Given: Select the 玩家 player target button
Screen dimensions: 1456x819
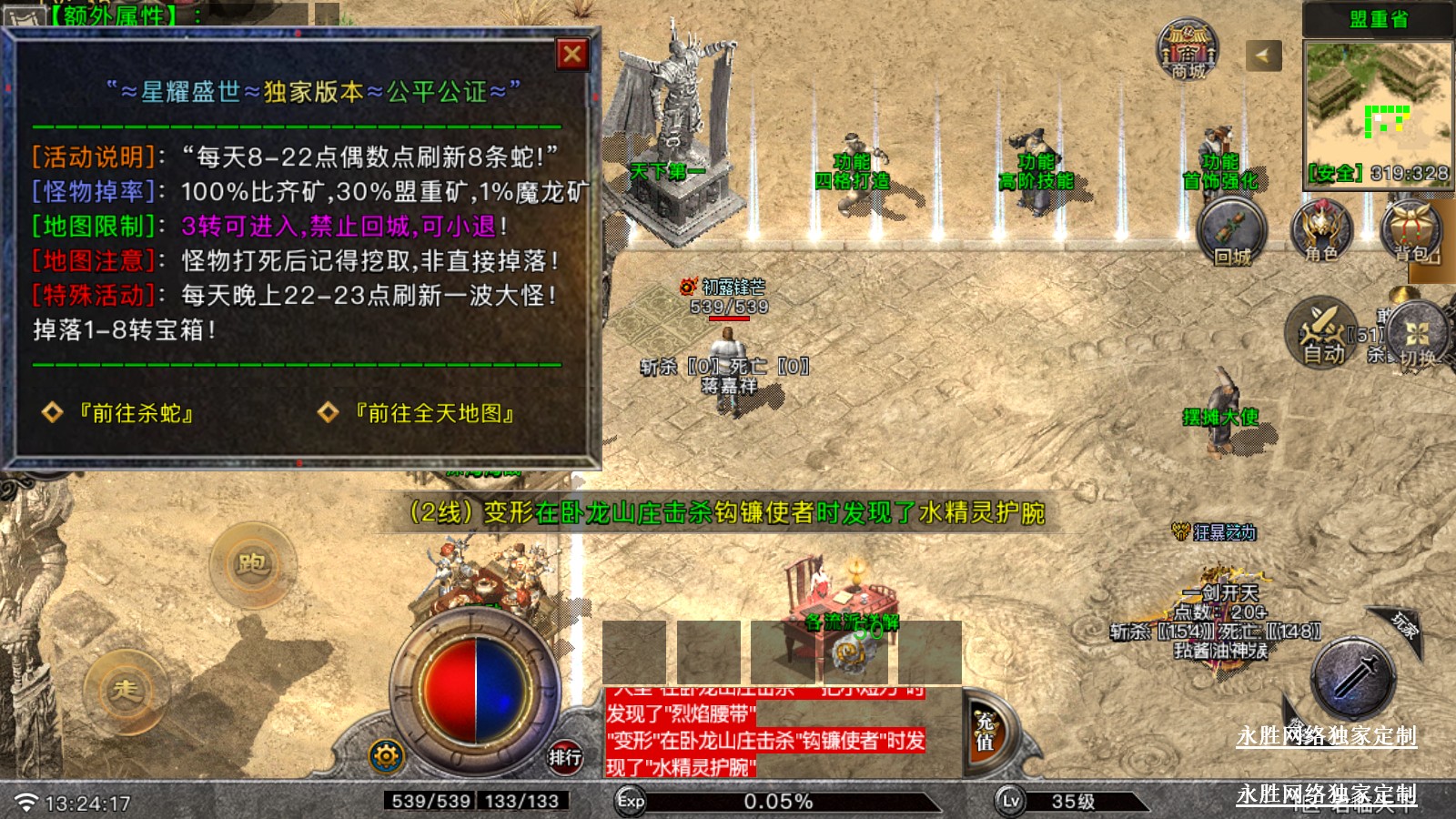Looking at the screenshot, I should pos(1402,624).
